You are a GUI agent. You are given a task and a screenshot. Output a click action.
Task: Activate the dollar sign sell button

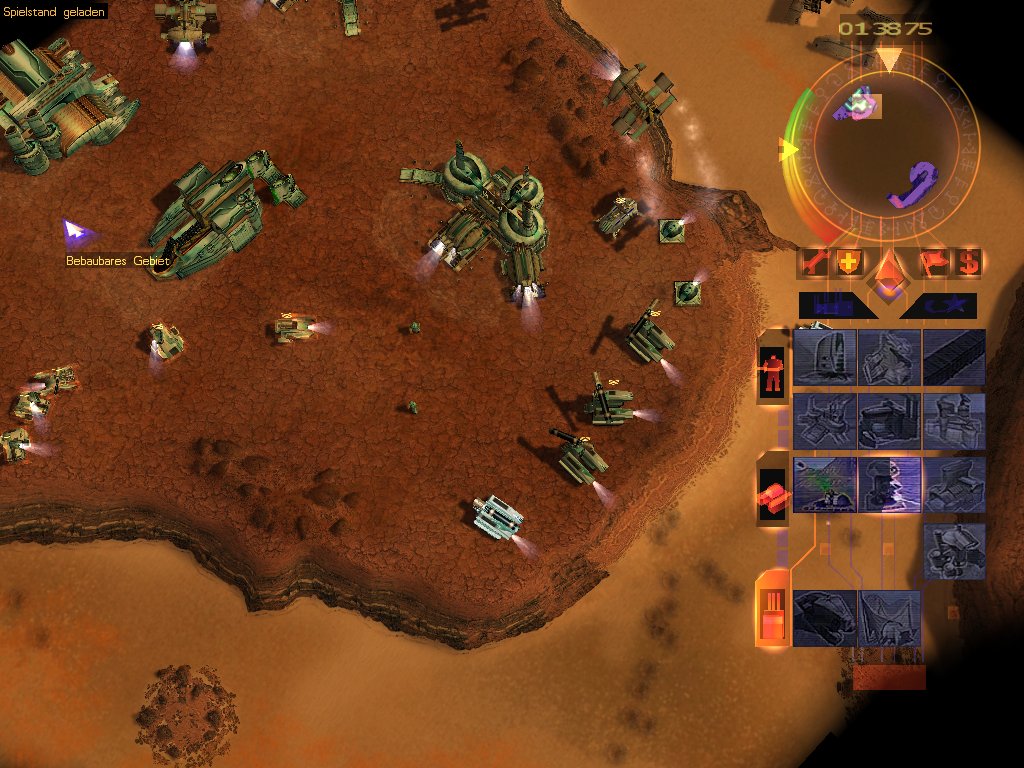[x=967, y=263]
